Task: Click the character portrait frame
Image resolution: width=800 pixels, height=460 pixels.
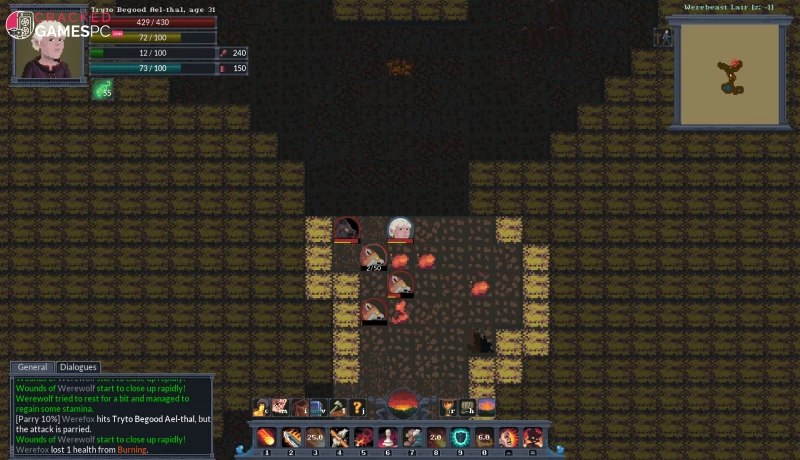Action: (46, 46)
